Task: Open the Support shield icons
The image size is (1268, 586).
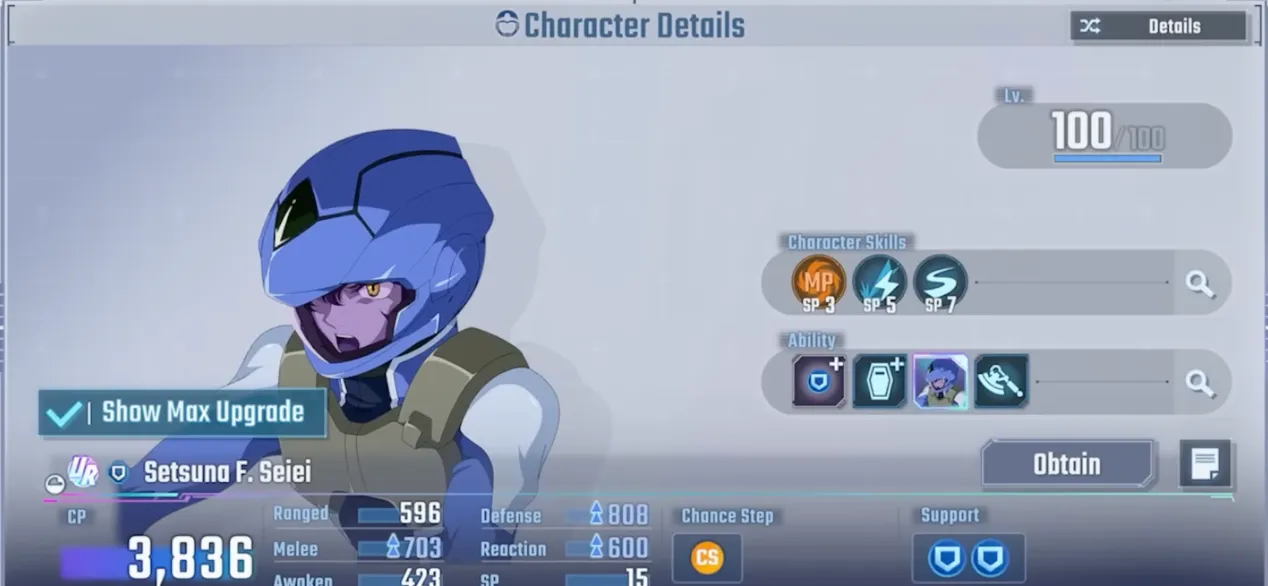Action: (968, 558)
